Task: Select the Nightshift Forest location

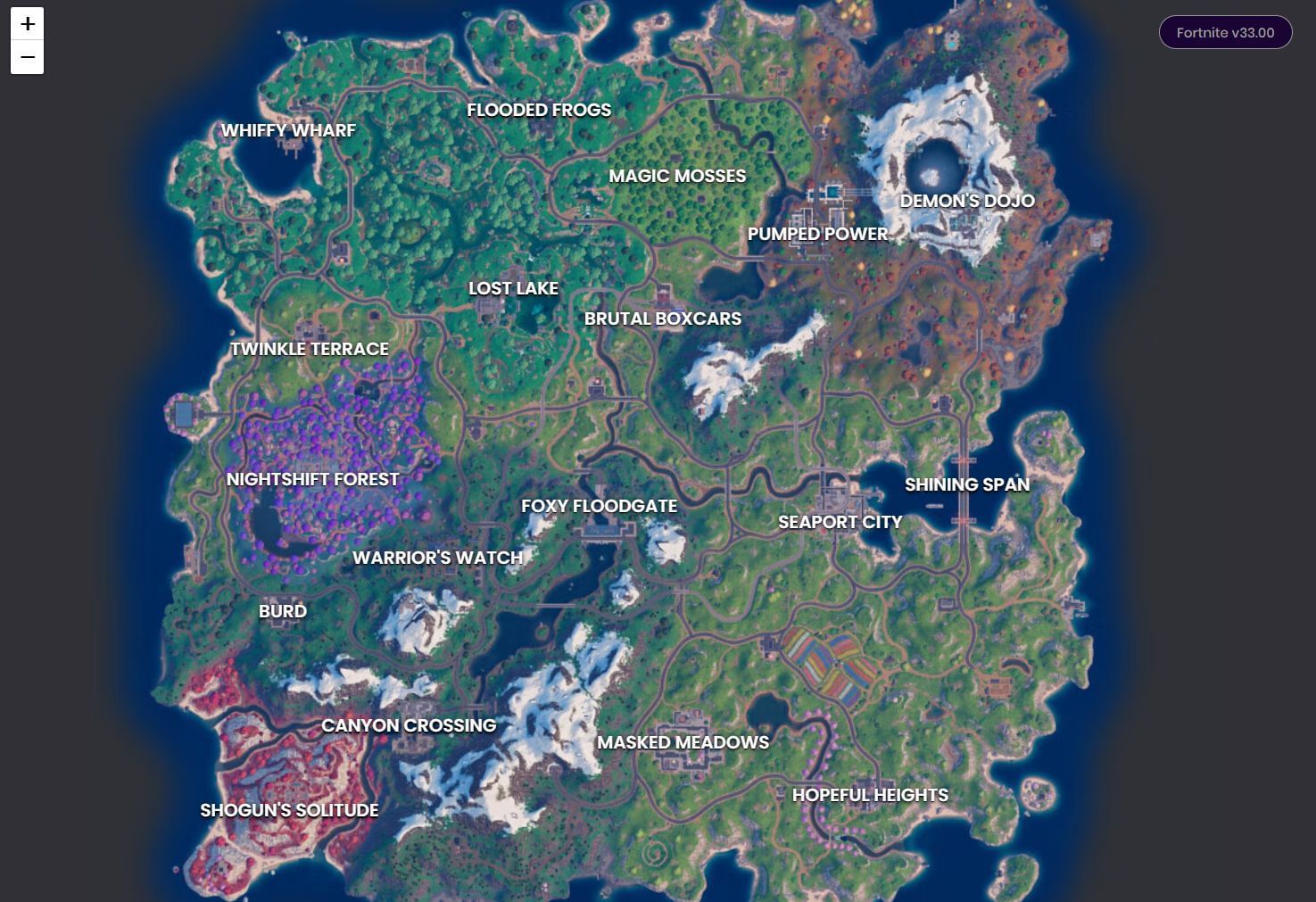Action: [312, 479]
